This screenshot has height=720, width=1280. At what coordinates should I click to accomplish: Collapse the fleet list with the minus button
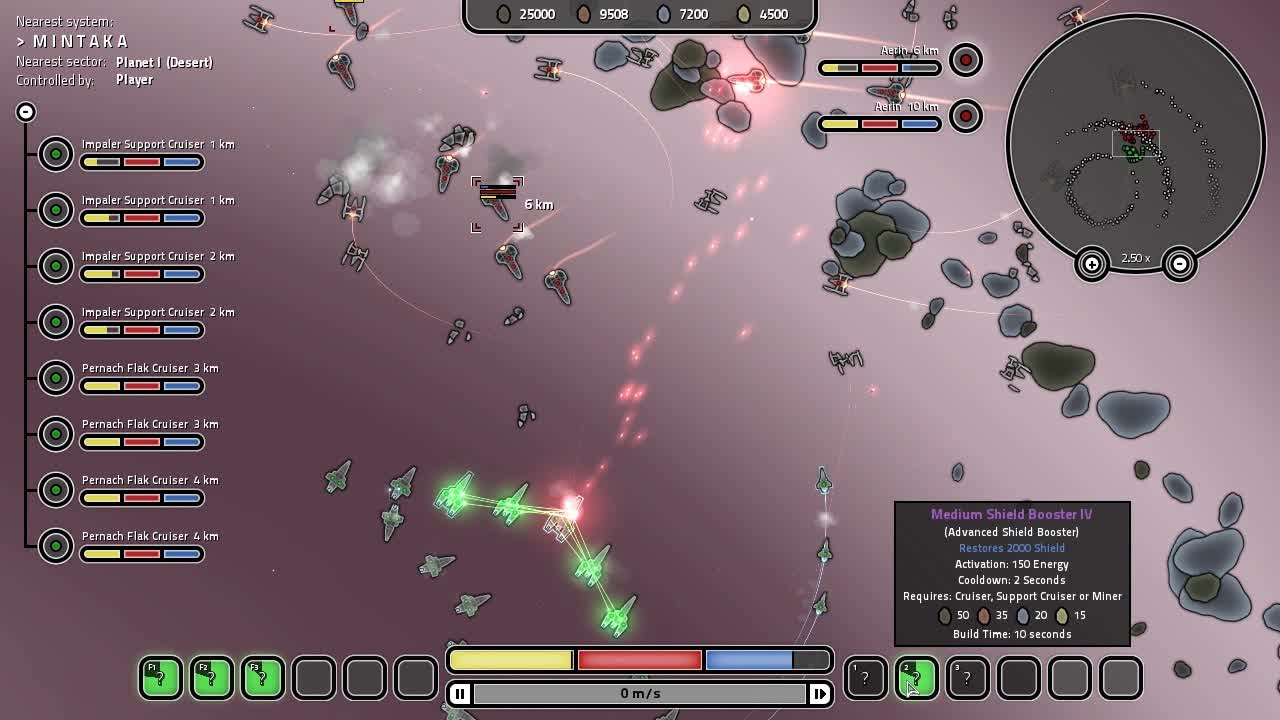point(25,111)
